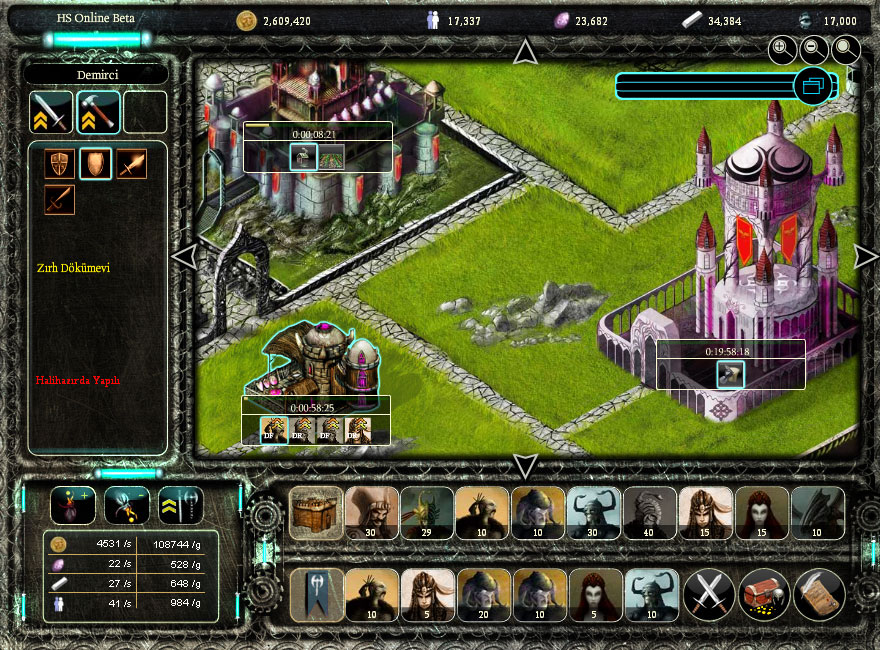
Task: Click the potion with plus sign button
Action: point(73,505)
